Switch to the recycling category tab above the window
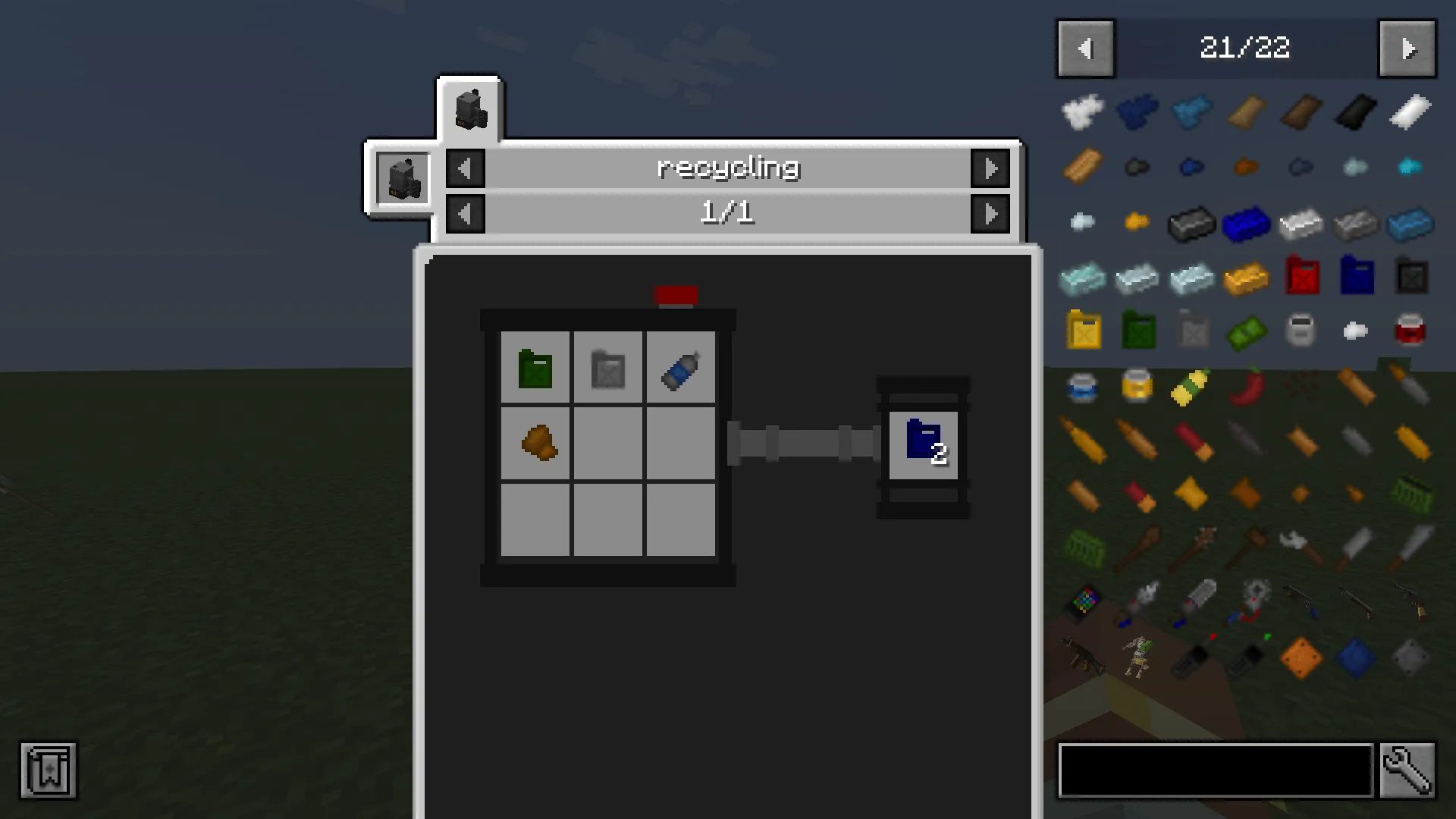Image resolution: width=1456 pixels, height=819 pixels. (469, 108)
